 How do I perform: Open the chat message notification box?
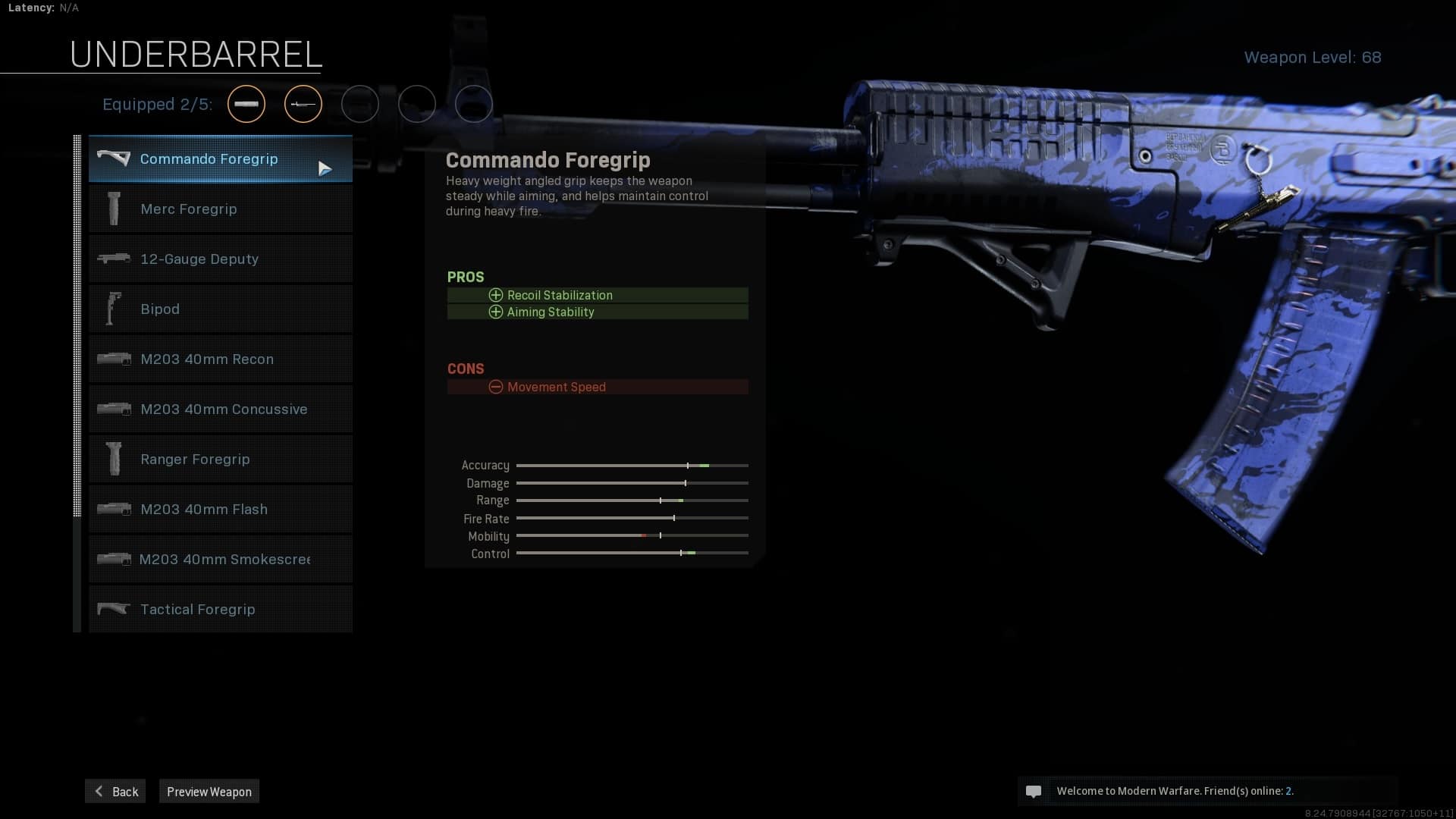pyautogui.click(x=1207, y=791)
